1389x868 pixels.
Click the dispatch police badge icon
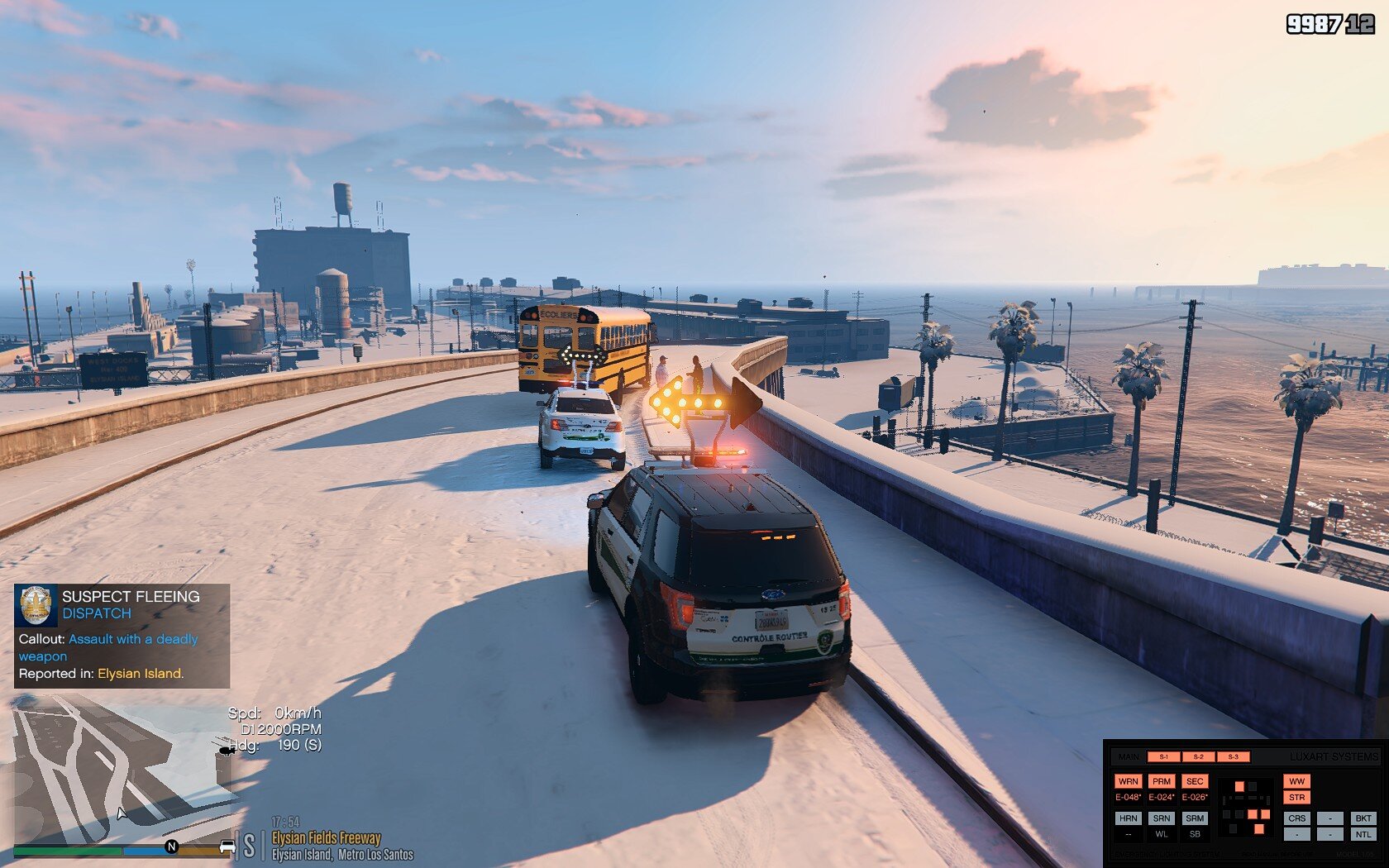[36, 605]
